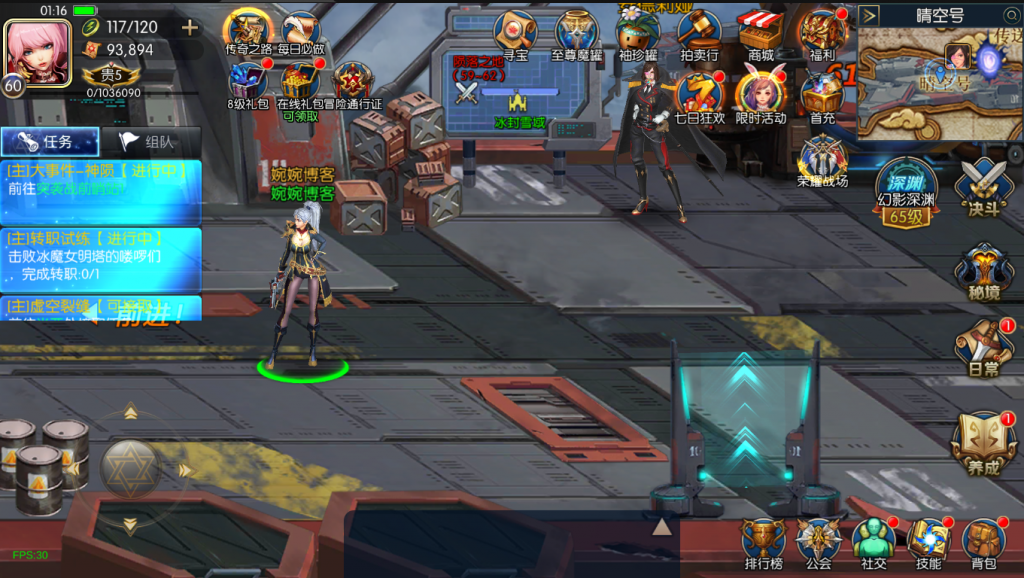
Task: Open the 寻宝 treasure hunt icon
Action: [515, 36]
